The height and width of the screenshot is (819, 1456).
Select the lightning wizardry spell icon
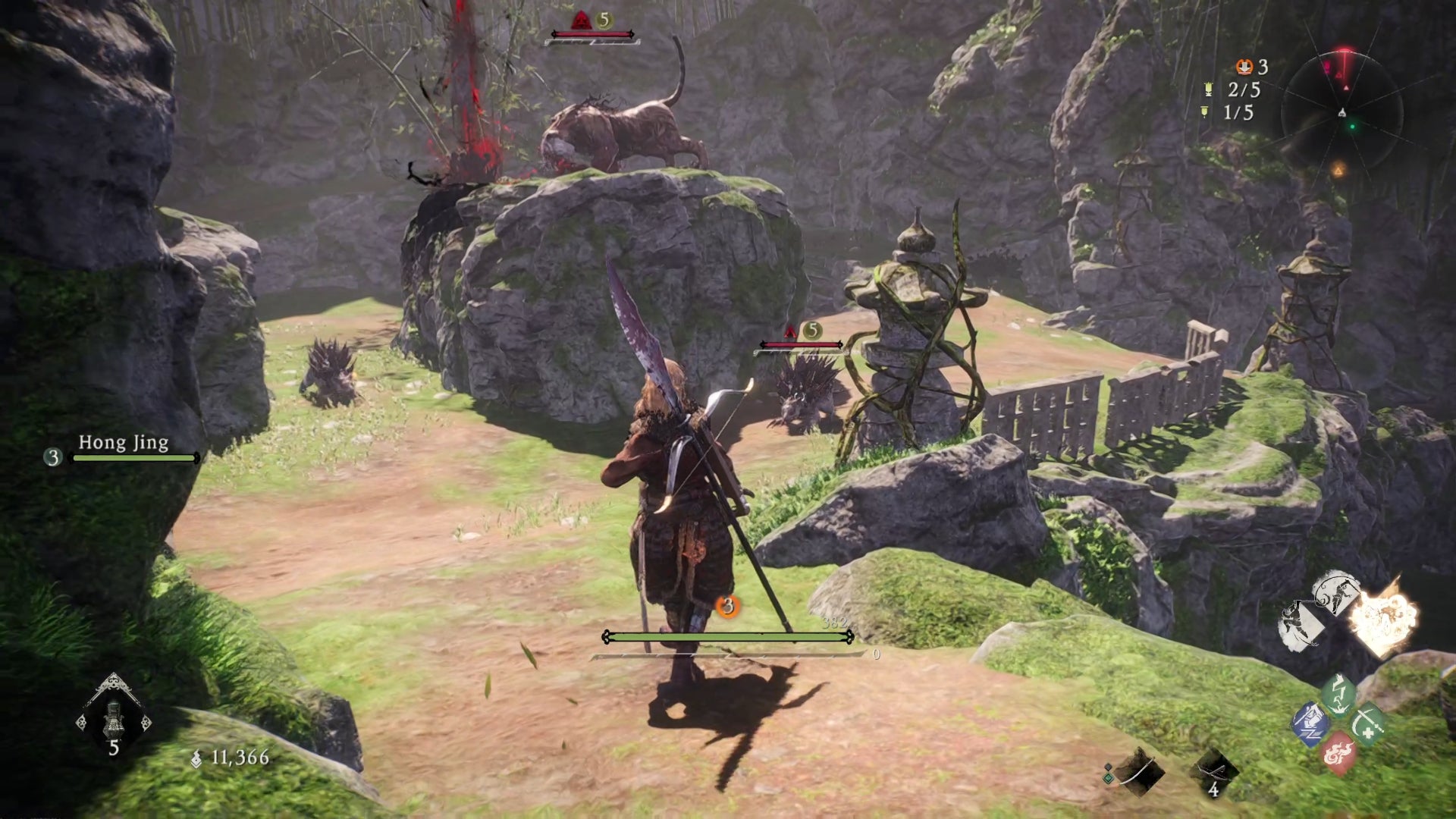tap(1338, 695)
